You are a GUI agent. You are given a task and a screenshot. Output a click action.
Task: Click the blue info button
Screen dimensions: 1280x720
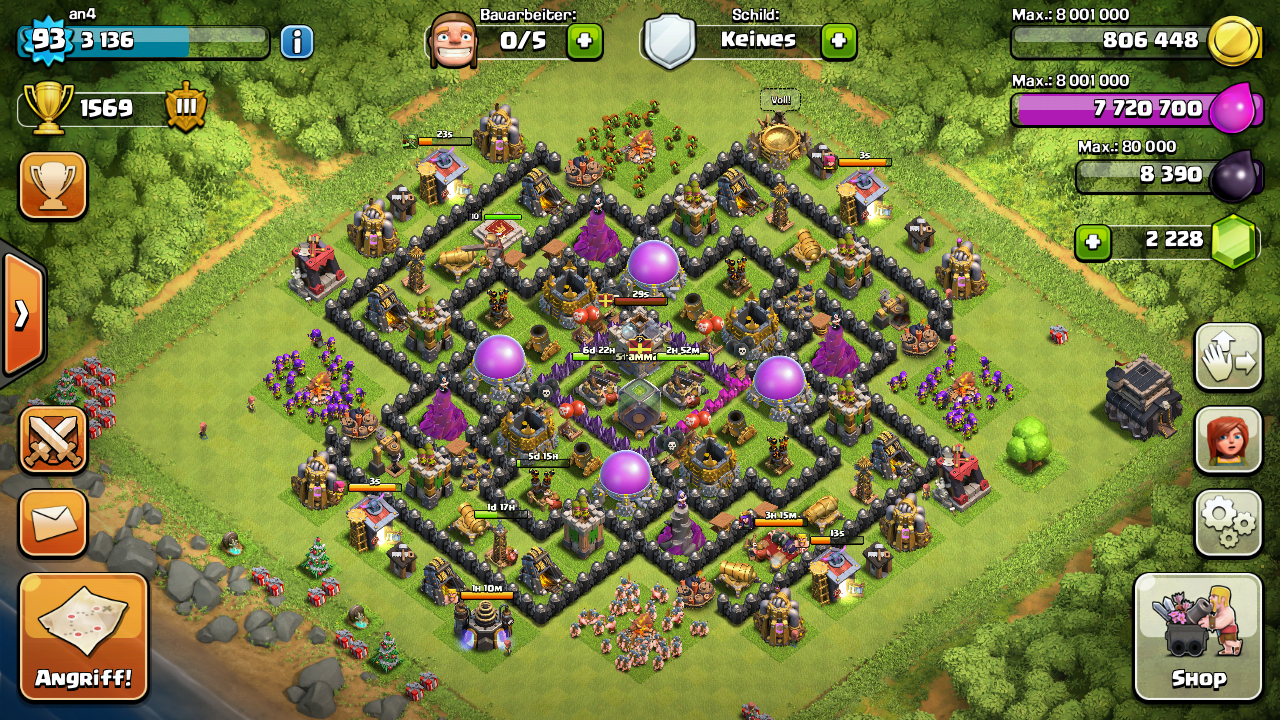(x=297, y=41)
